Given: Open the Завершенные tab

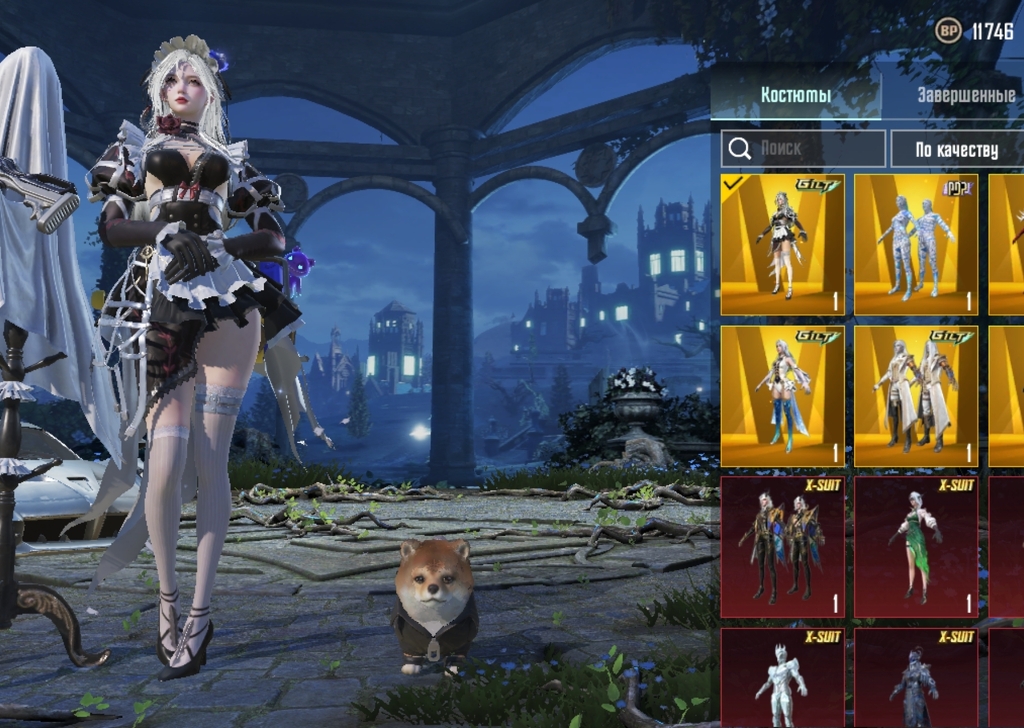Looking at the screenshot, I should pyautogui.click(x=966, y=96).
